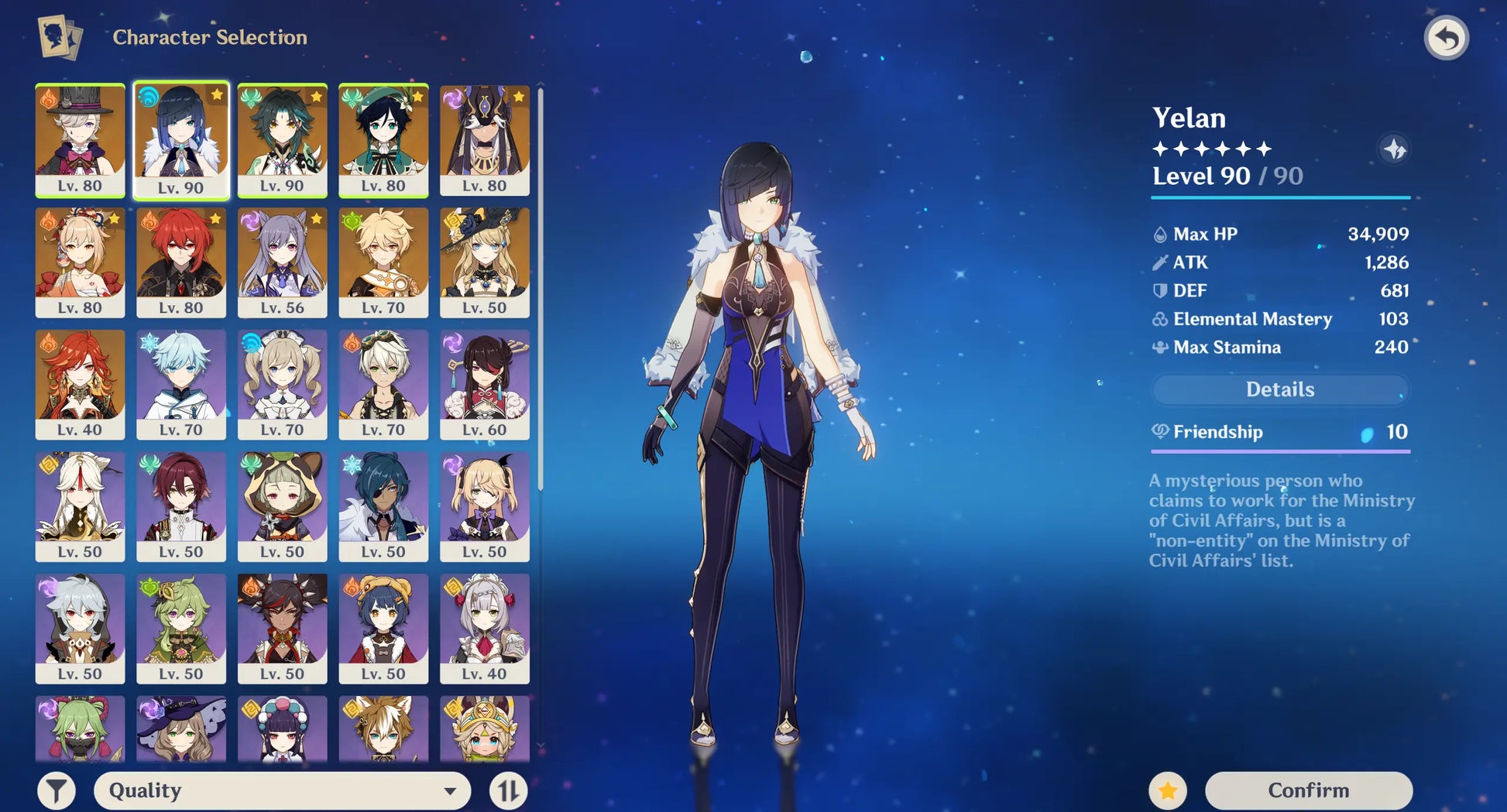Open the Quality sort dropdown
Image resolution: width=1507 pixels, height=812 pixels.
coord(282,790)
